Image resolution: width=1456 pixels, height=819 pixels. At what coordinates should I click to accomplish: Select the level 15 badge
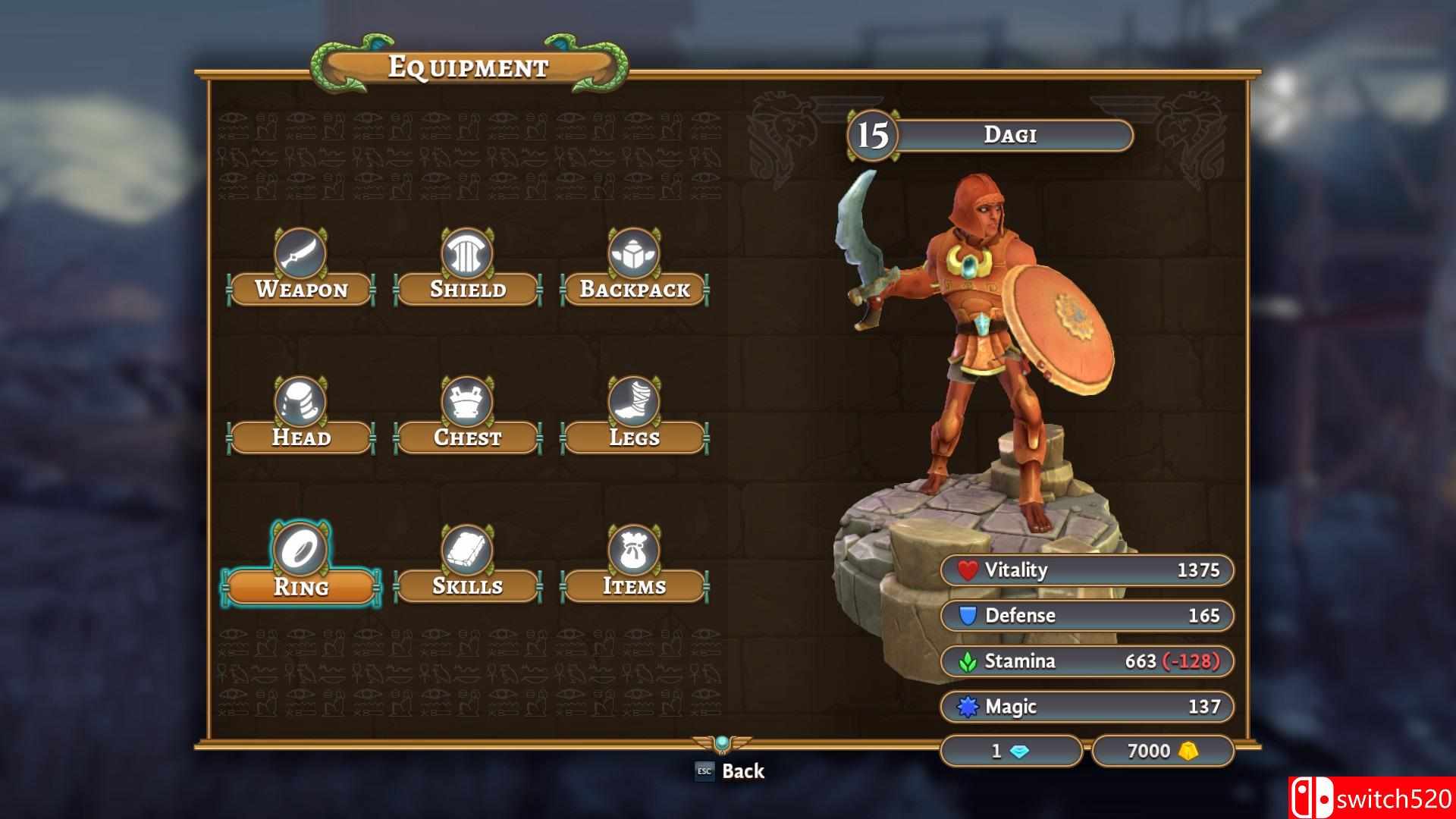coord(872,135)
